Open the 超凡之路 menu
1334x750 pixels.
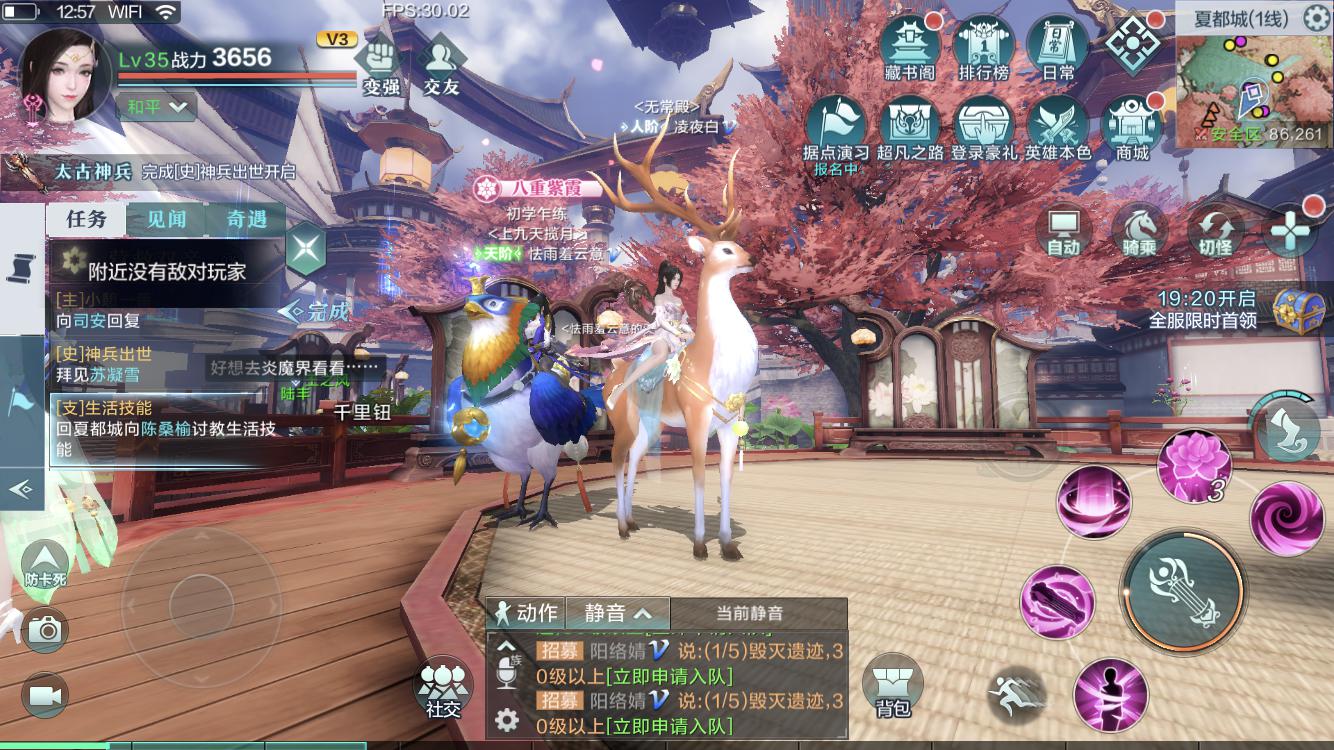point(910,127)
